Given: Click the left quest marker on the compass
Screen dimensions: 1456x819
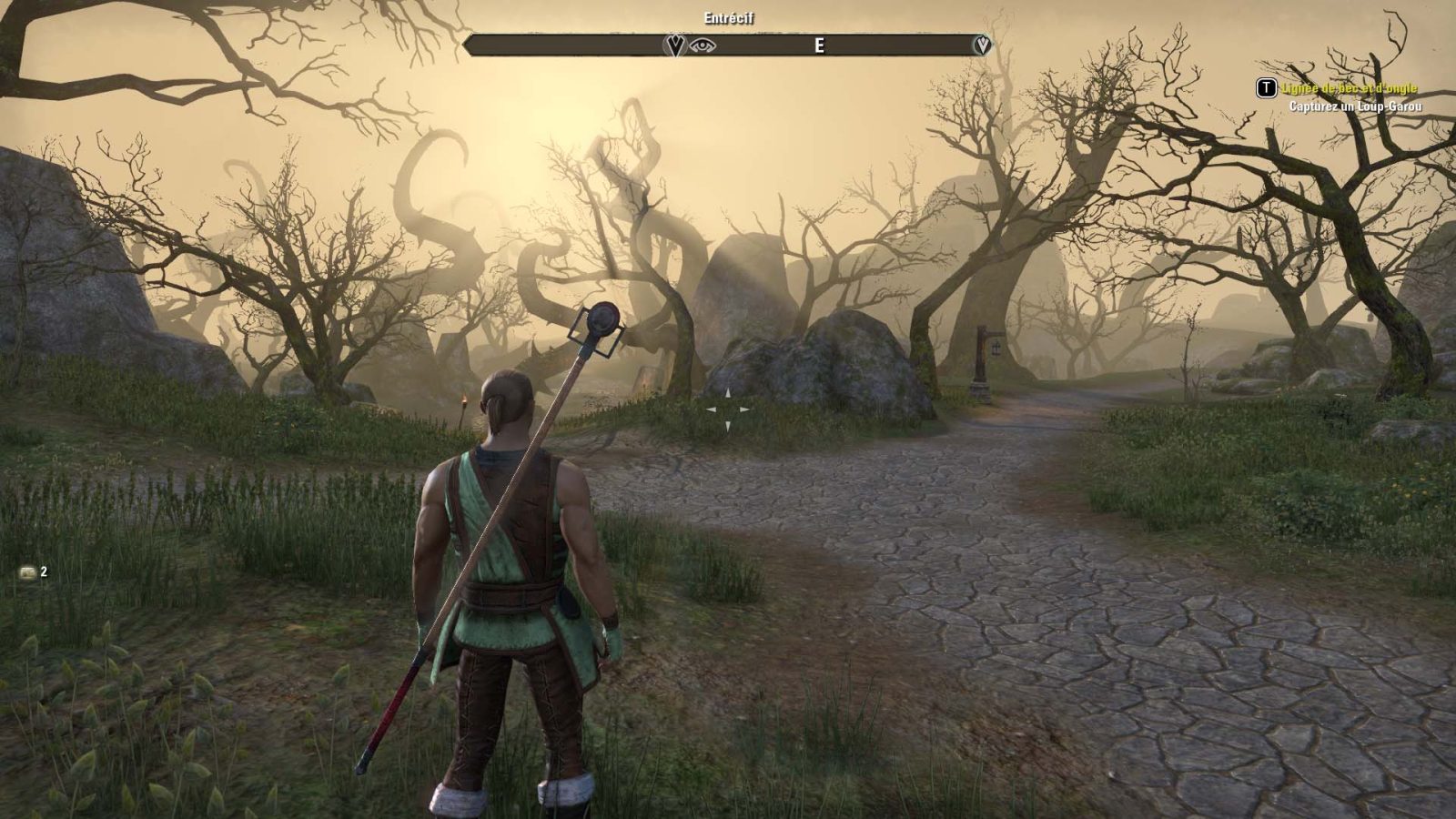Looking at the screenshot, I should coord(674,44).
